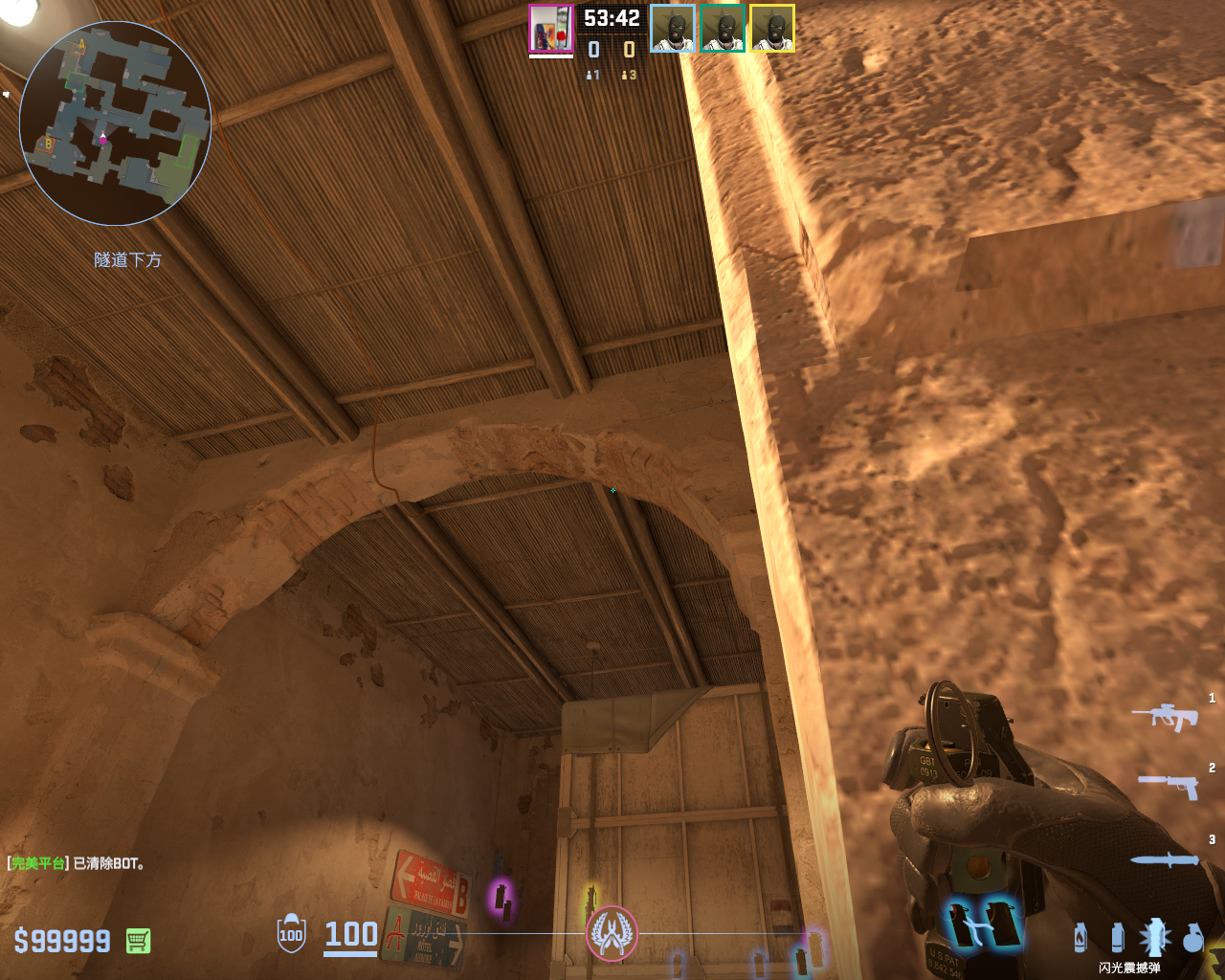Equip the knife in slot 3
The height and width of the screenshot is (980, 1225).
(x=1165, y=859)
